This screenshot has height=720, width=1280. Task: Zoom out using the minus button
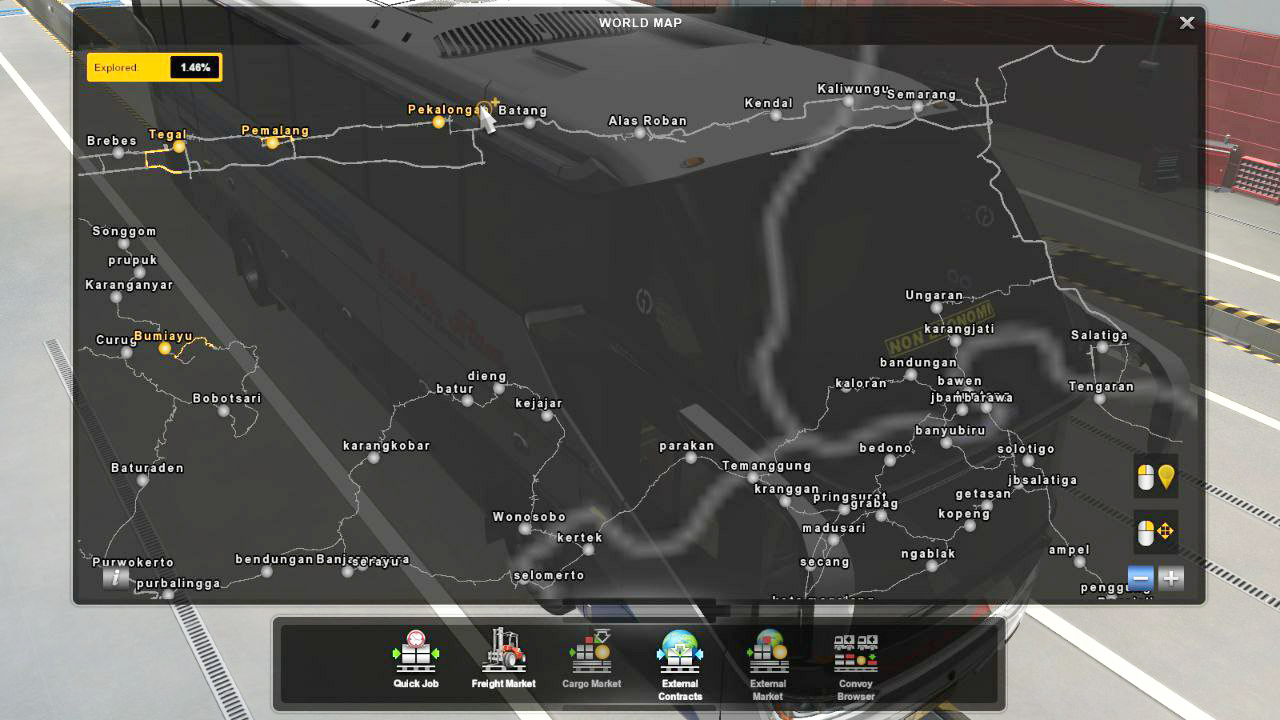pos(1139,577)
